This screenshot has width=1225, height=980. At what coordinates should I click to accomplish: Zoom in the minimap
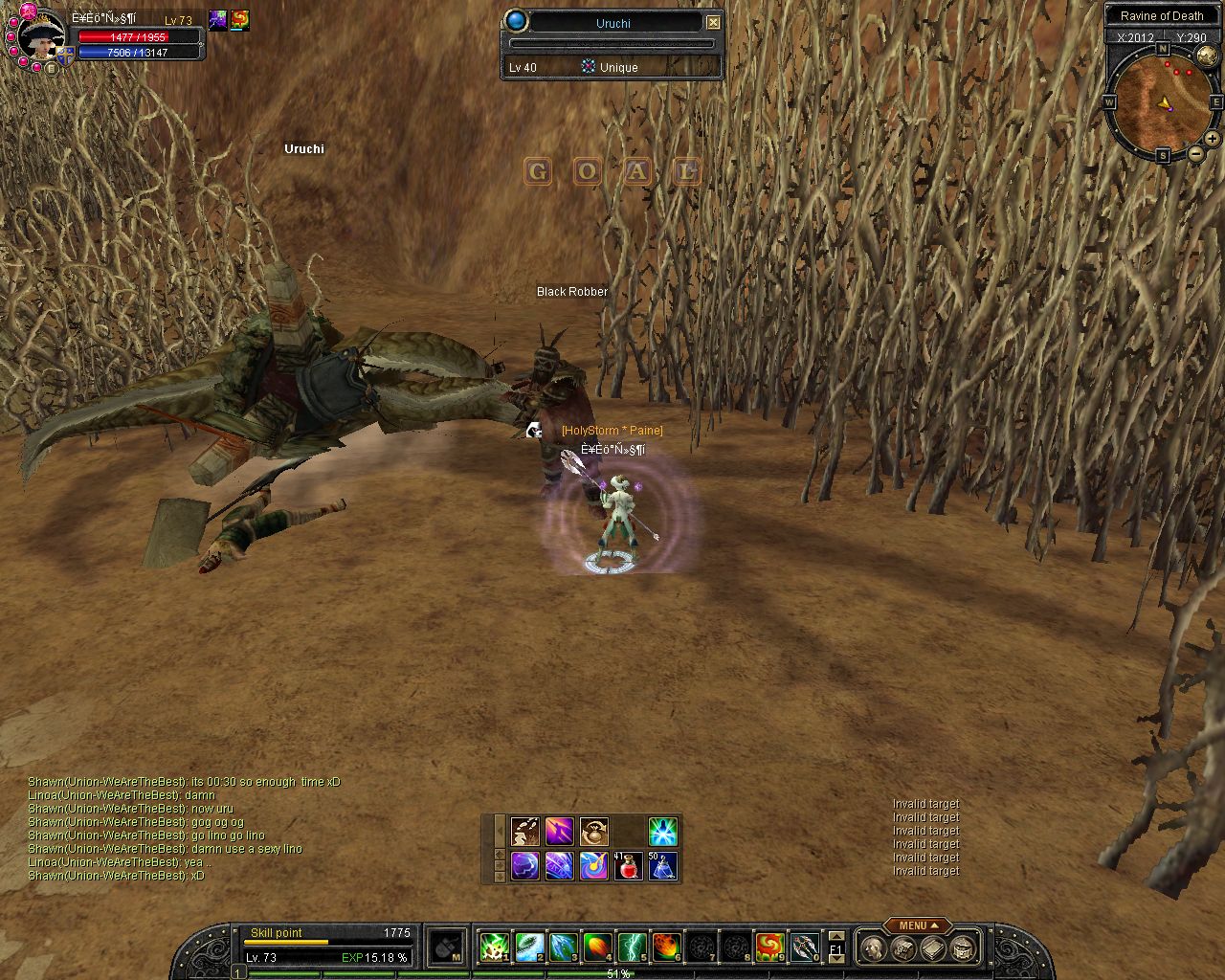(x=1212, y=139)
